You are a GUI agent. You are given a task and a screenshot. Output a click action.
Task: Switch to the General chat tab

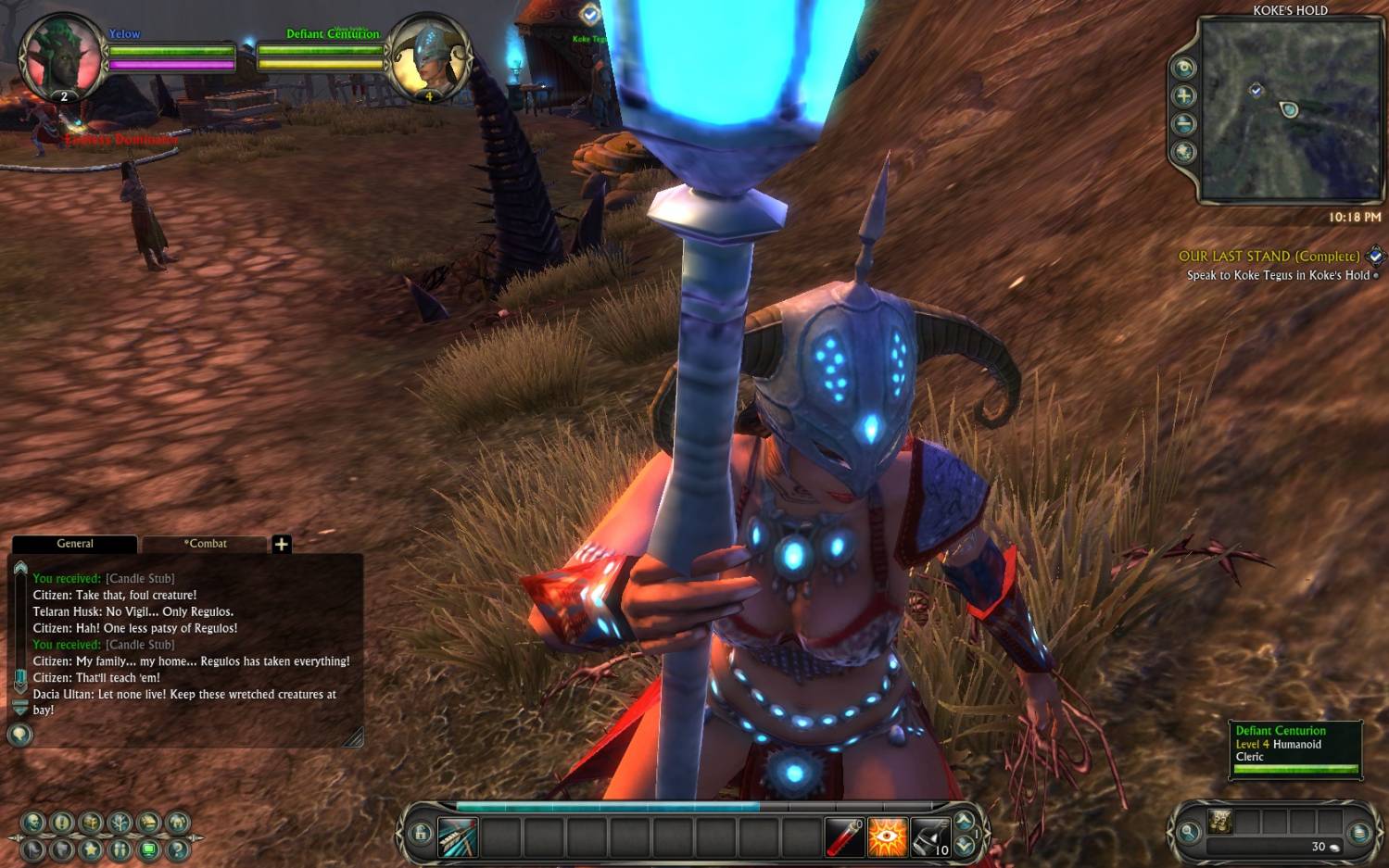75,544
